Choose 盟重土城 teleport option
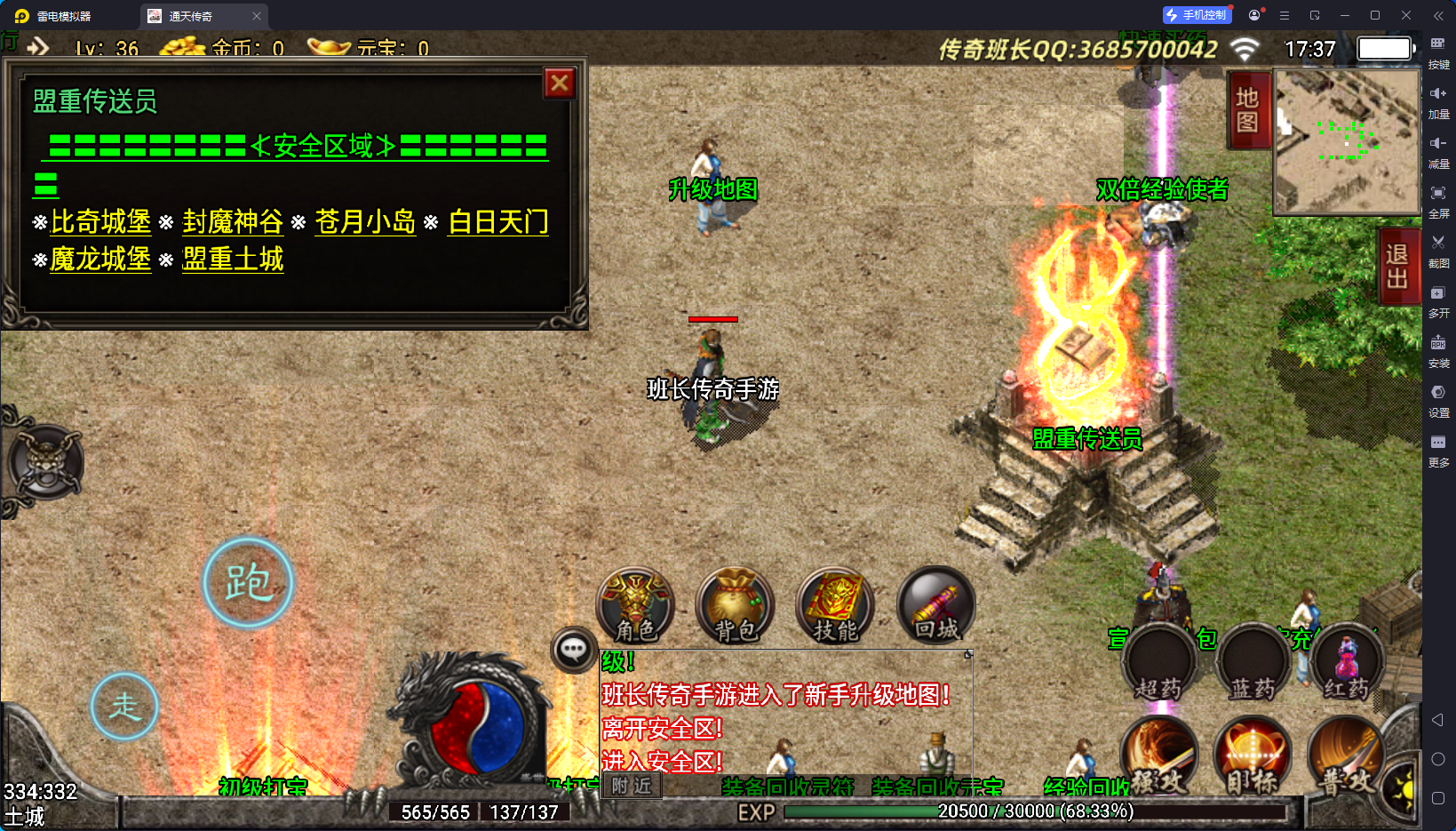 coord(233,259)
